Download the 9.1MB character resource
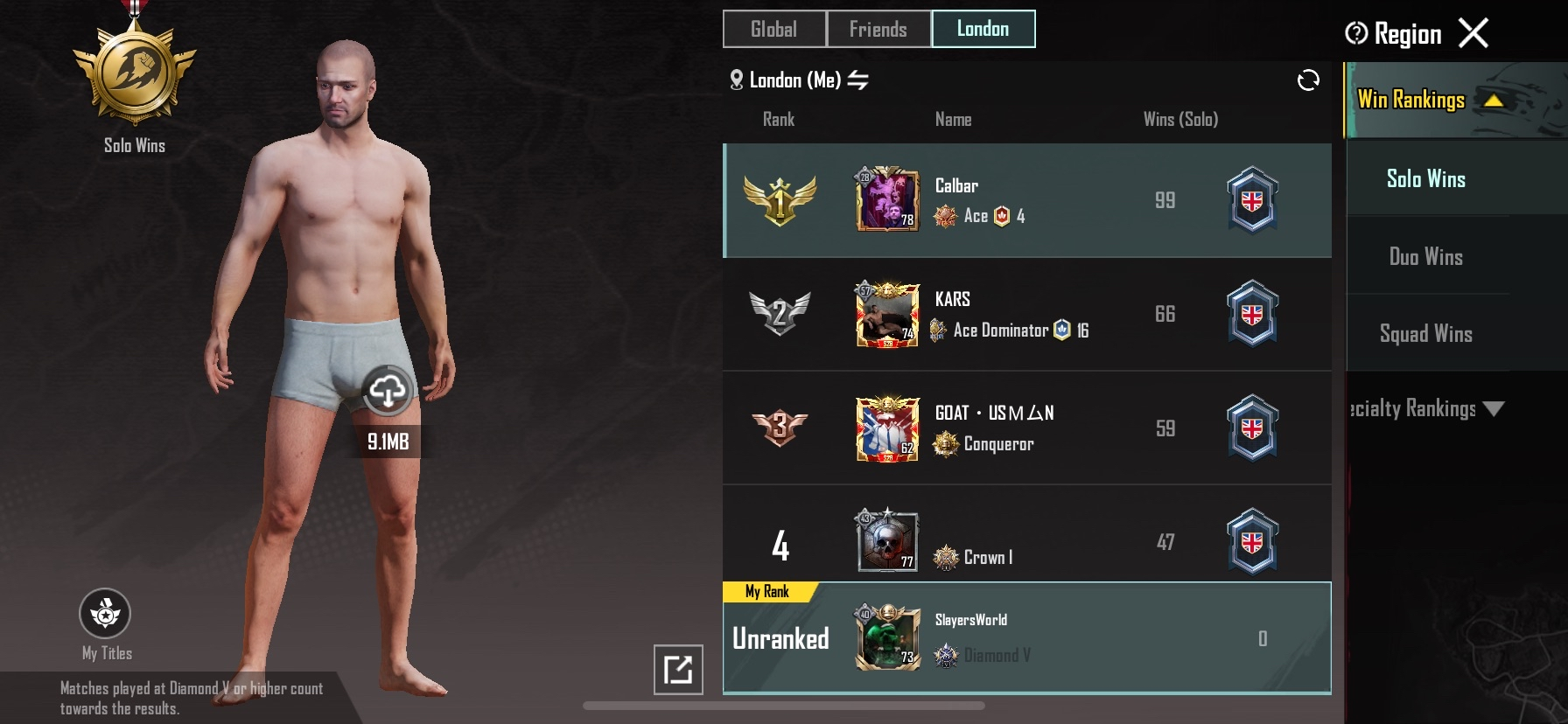1568x724 pixels. click(387, 390)
